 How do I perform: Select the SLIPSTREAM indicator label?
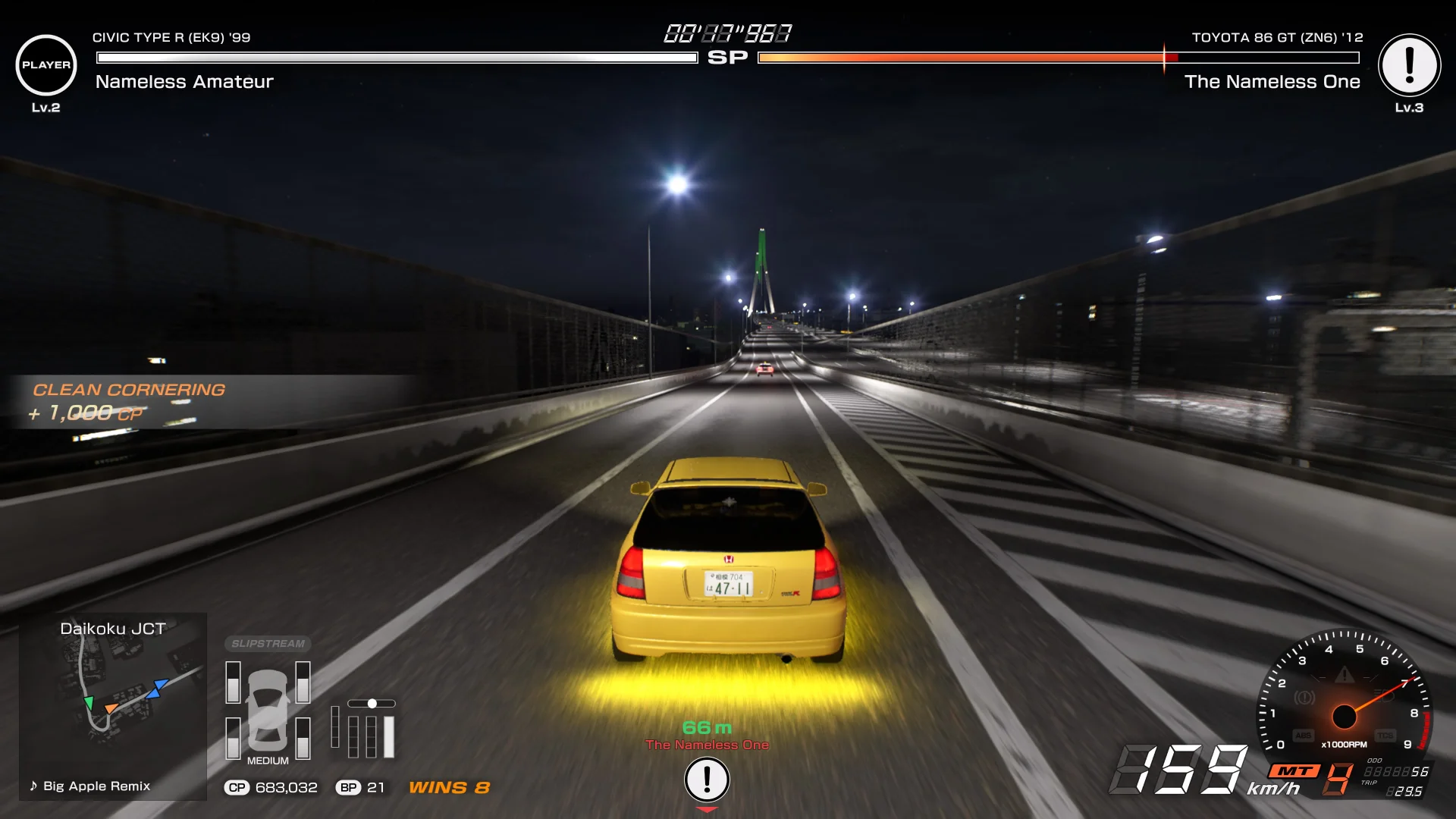point(268,644)
